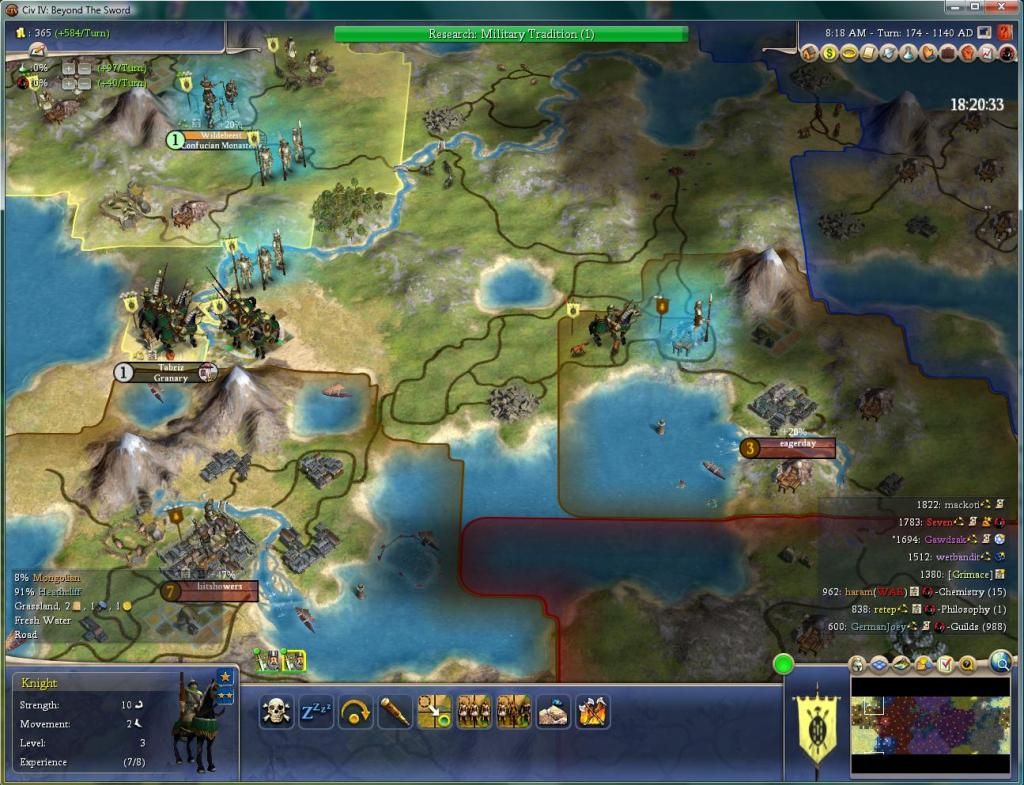1024x785 pixels.
Task: Activate the spyglass explore command
Action: pos(395,712)
